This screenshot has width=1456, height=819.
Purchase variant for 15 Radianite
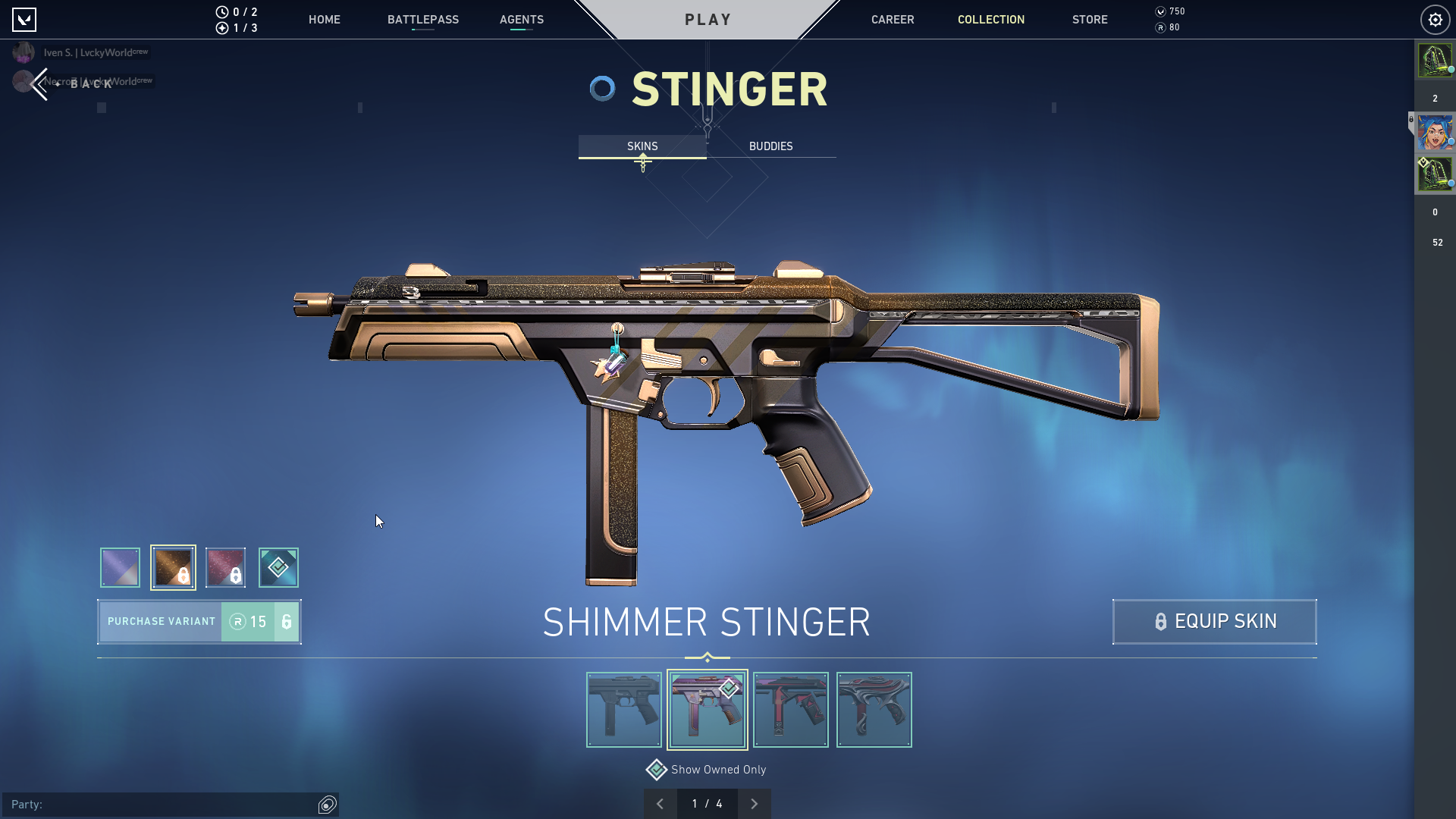(199, 622)
